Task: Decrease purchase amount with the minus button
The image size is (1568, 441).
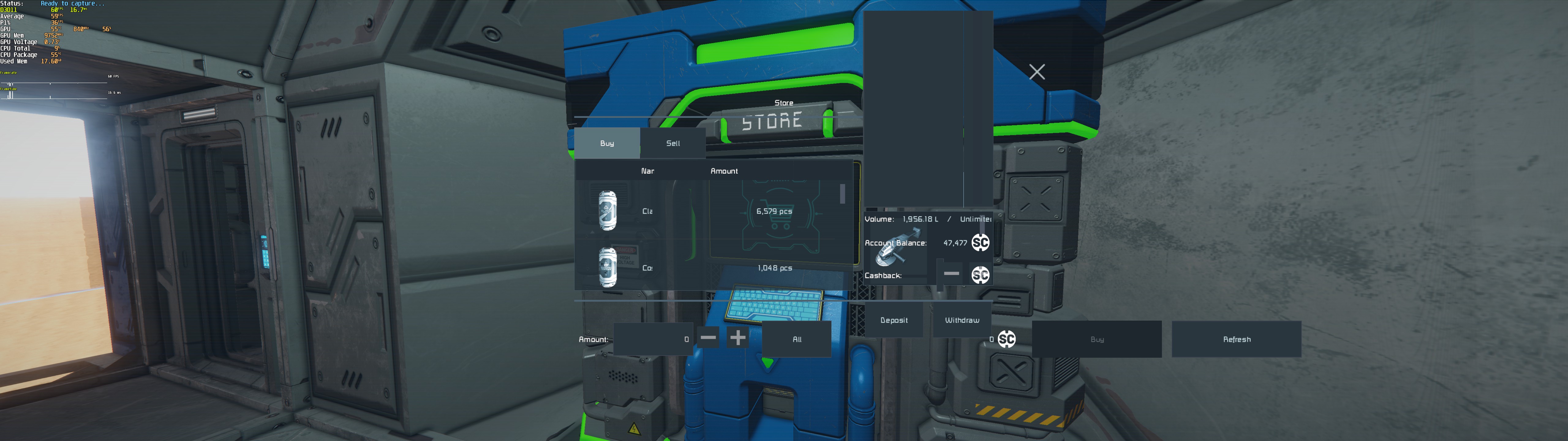Action: (x=708, y=337)
